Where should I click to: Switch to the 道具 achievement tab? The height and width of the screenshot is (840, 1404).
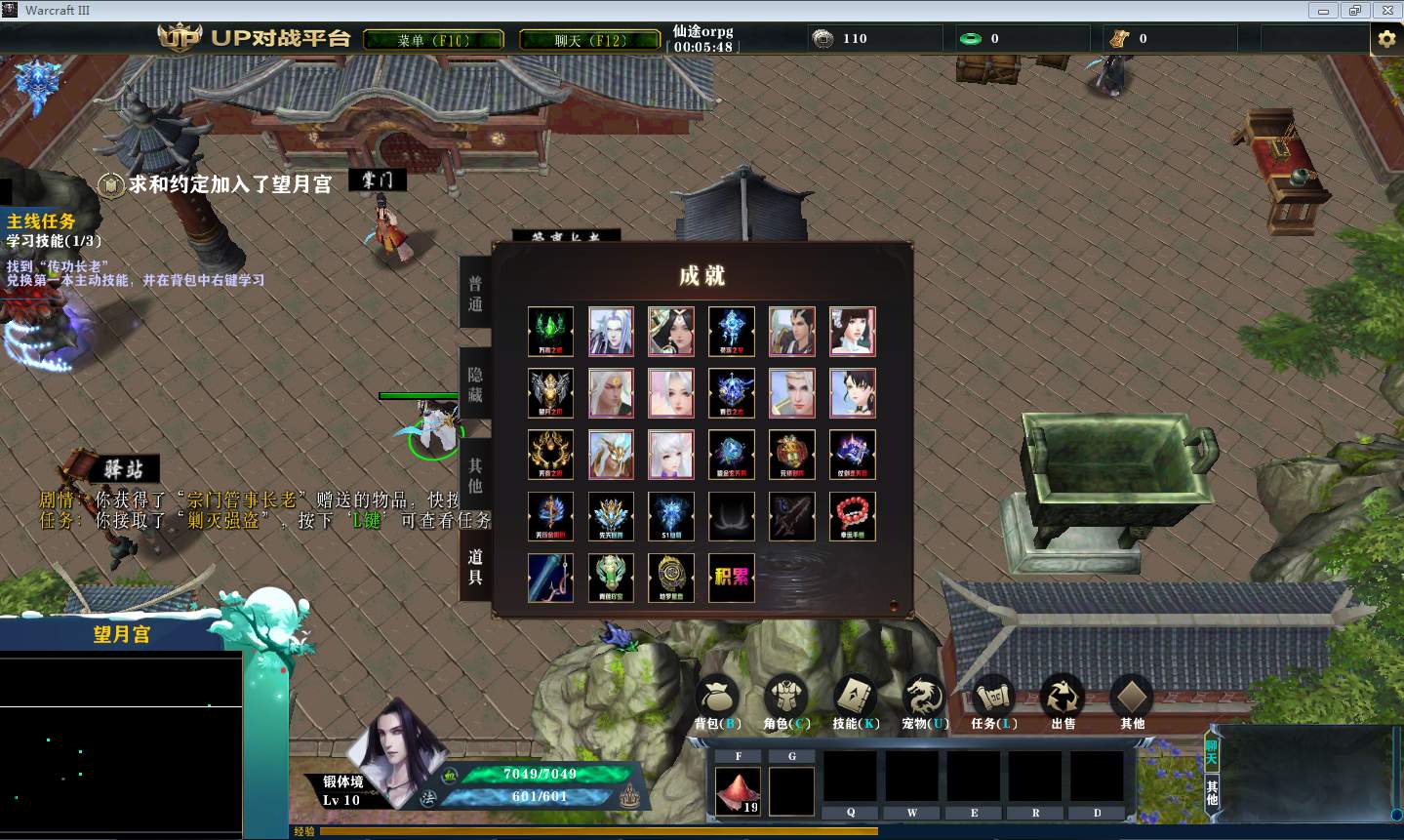pyautogui.click(x=475, y=567)
